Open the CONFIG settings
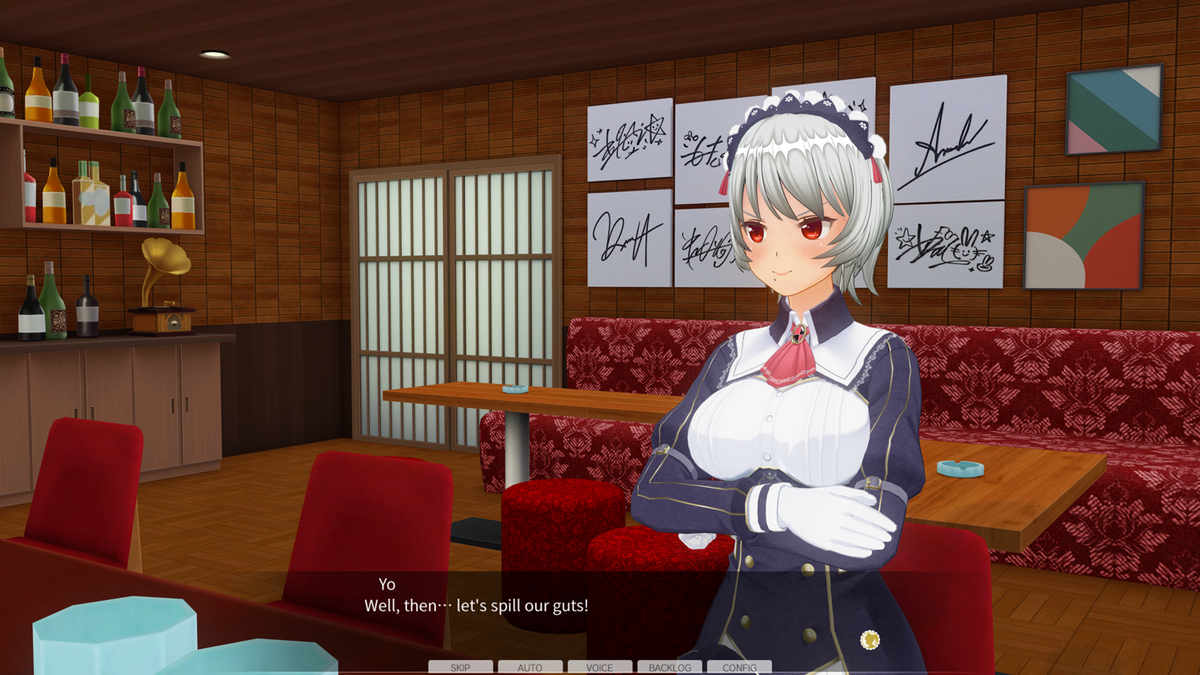 pyautogui.click(x=739, y=667)
